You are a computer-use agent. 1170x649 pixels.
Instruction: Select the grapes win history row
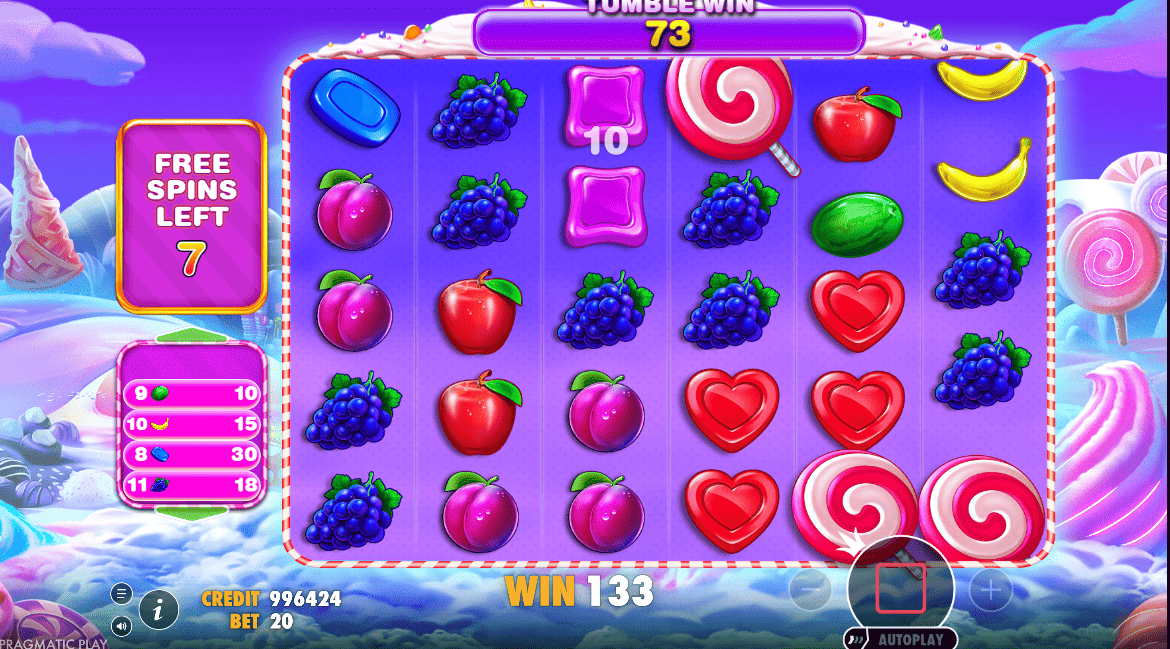pyautogui.click(x=191, y=486)
